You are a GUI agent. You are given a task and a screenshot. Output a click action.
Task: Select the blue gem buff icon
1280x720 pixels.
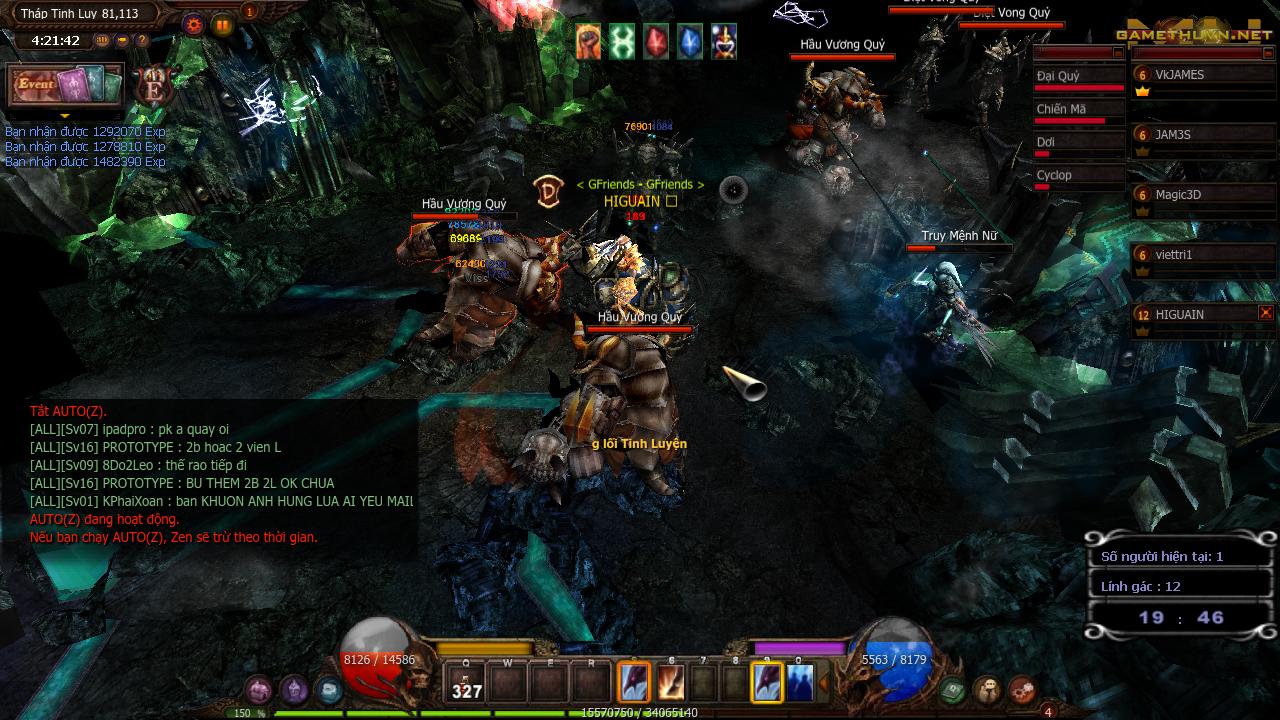690,42
